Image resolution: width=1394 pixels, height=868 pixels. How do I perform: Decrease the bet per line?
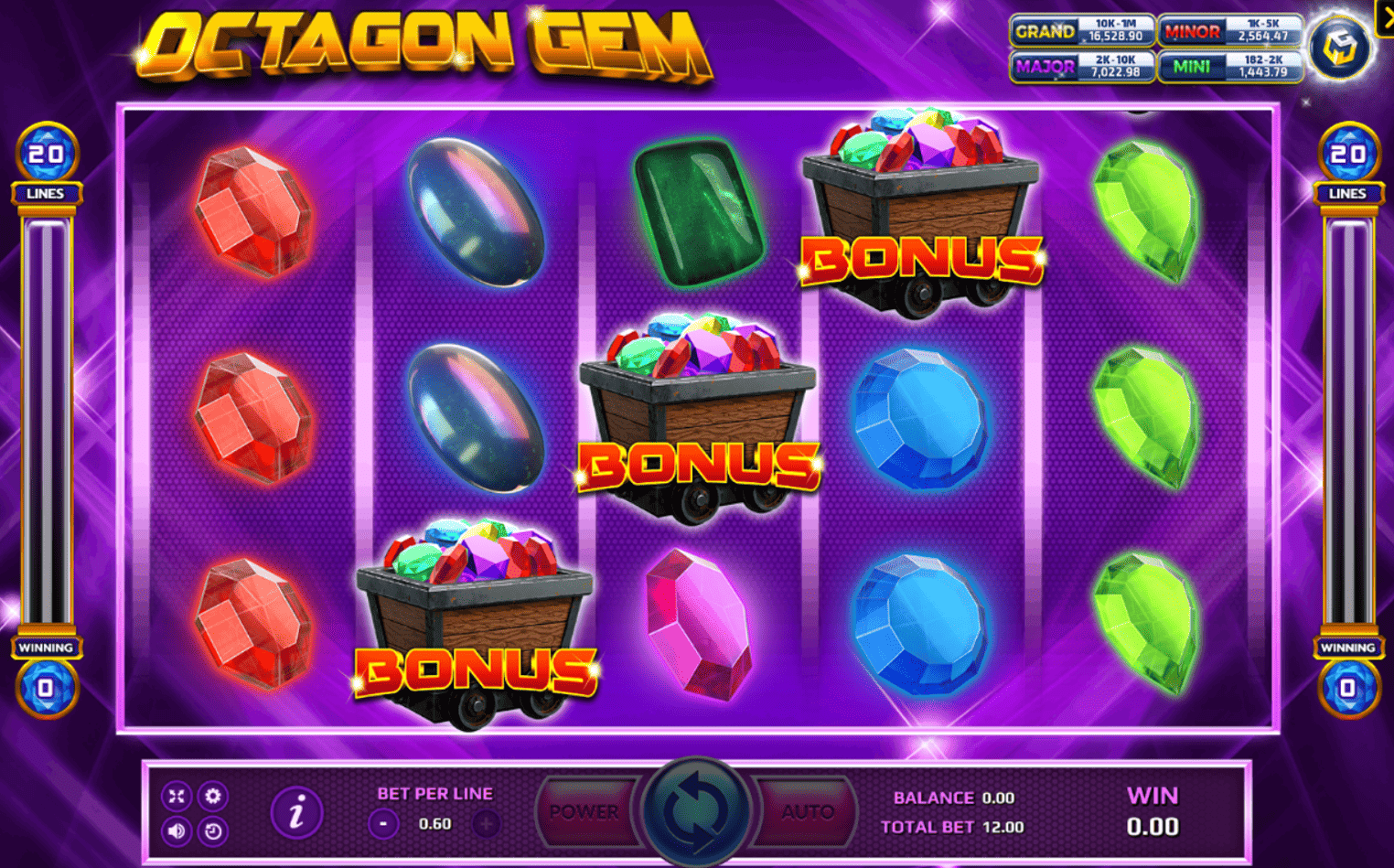click(x=381, y=822)
